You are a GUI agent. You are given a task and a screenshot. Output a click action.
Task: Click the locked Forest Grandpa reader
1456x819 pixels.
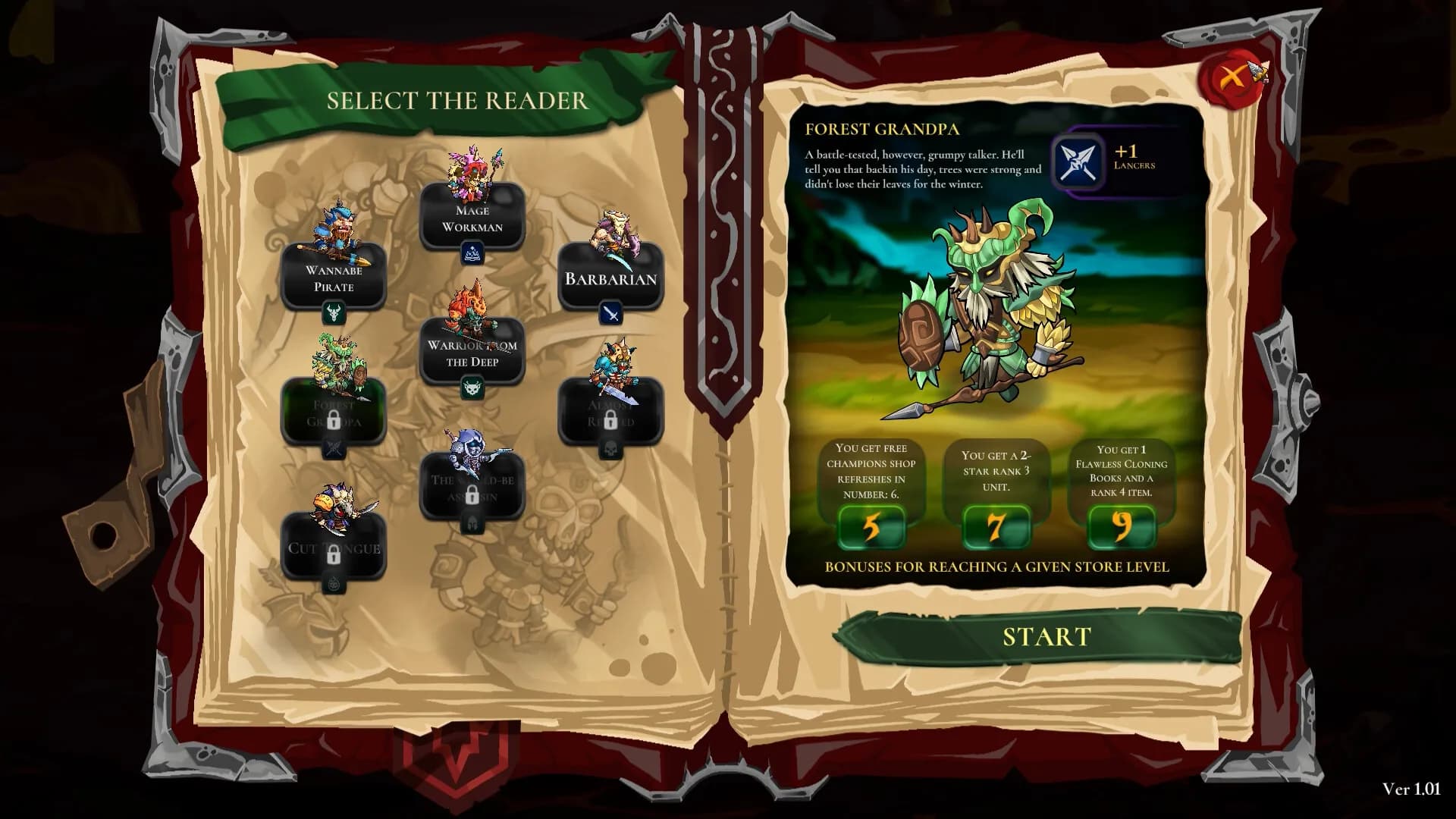coord(334,413)
